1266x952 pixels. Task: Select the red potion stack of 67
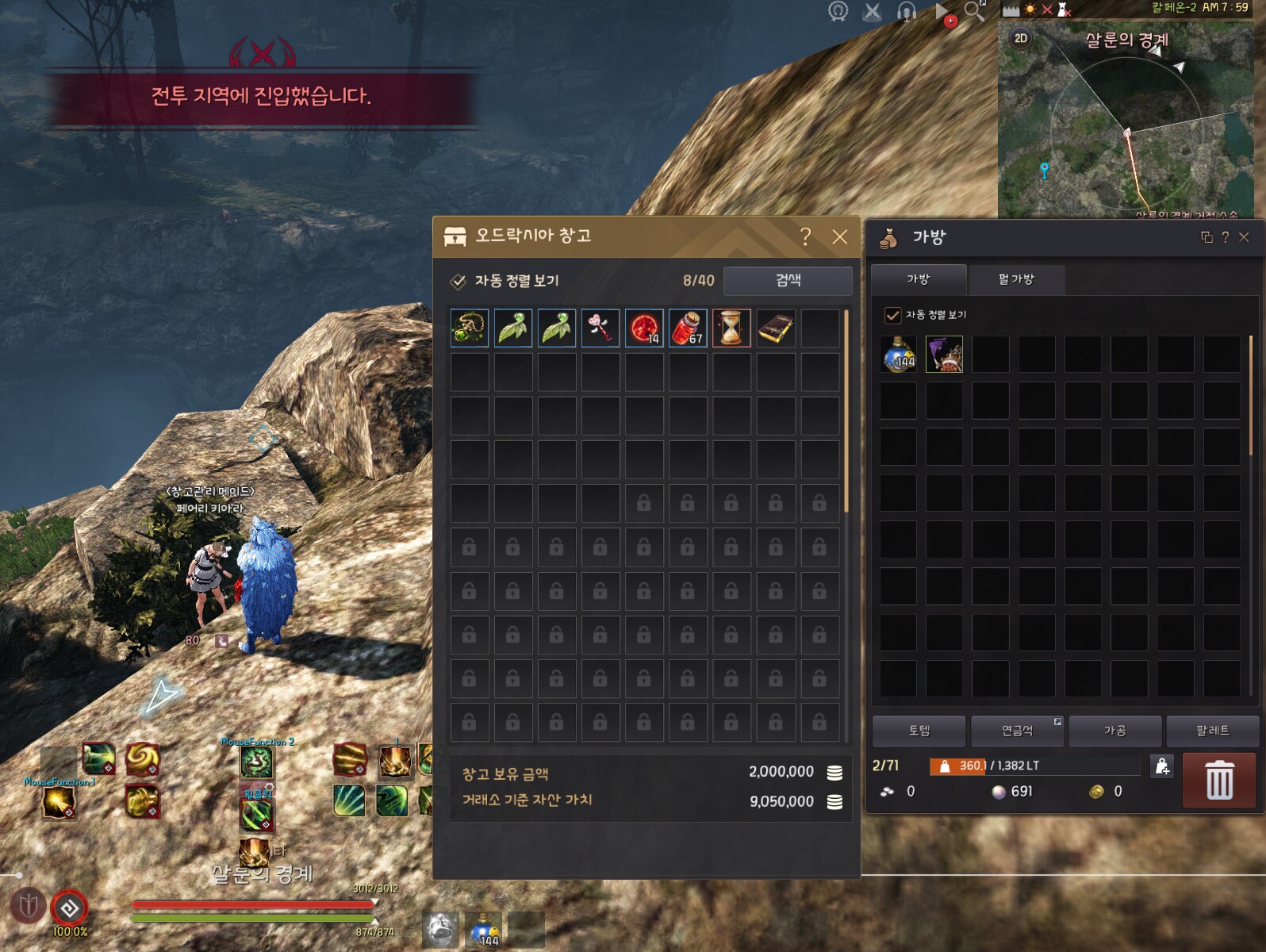click(688, 328)
